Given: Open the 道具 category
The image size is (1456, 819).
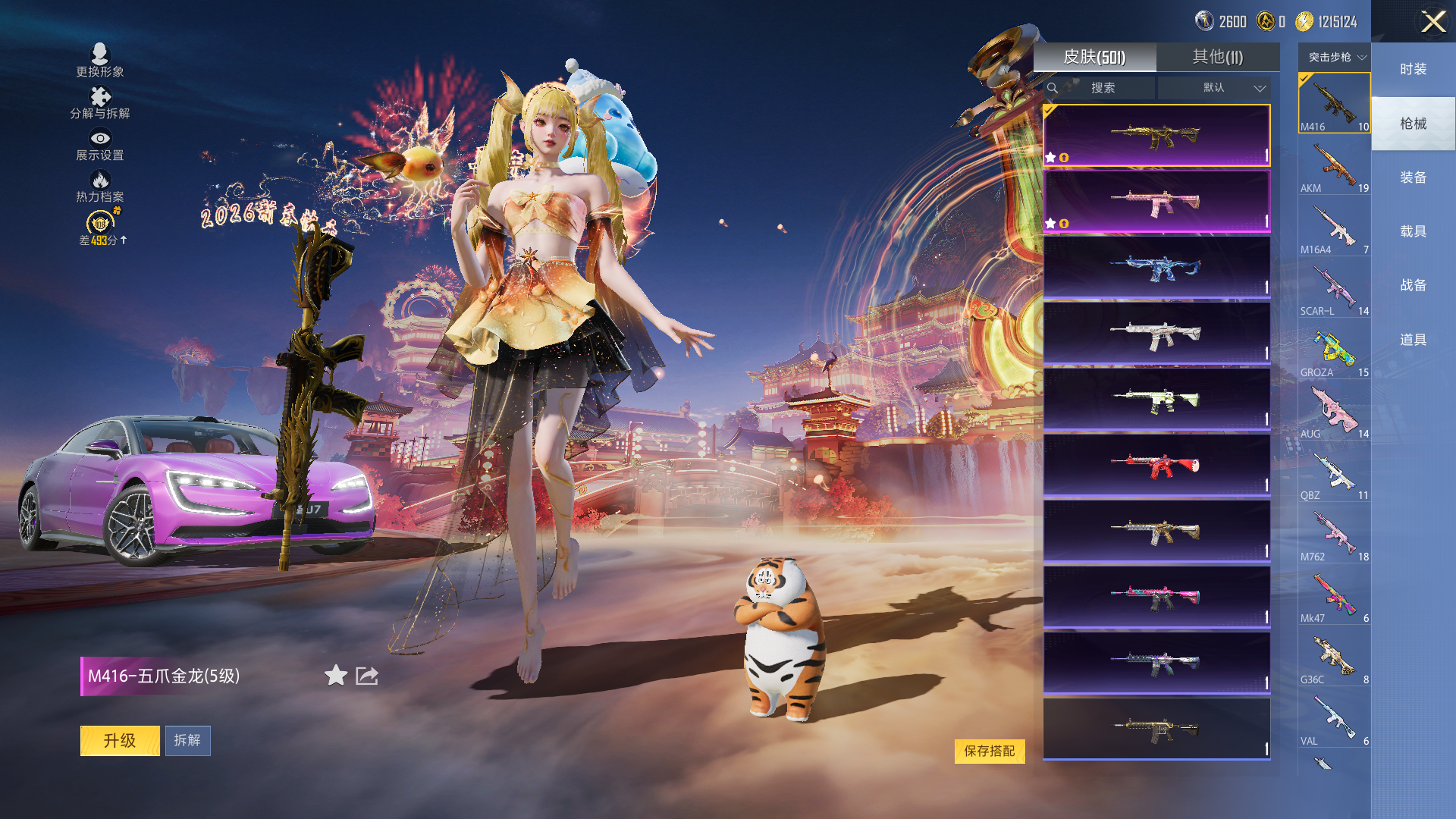Looking at the screenshot, I should click(1413, 340).
